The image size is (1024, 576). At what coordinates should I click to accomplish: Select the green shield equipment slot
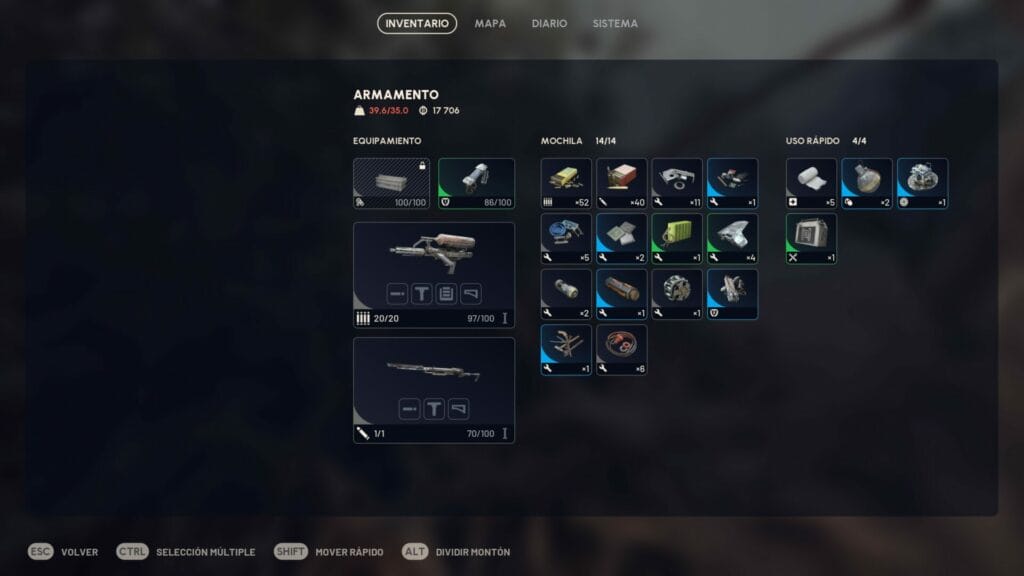pos(476,183)
